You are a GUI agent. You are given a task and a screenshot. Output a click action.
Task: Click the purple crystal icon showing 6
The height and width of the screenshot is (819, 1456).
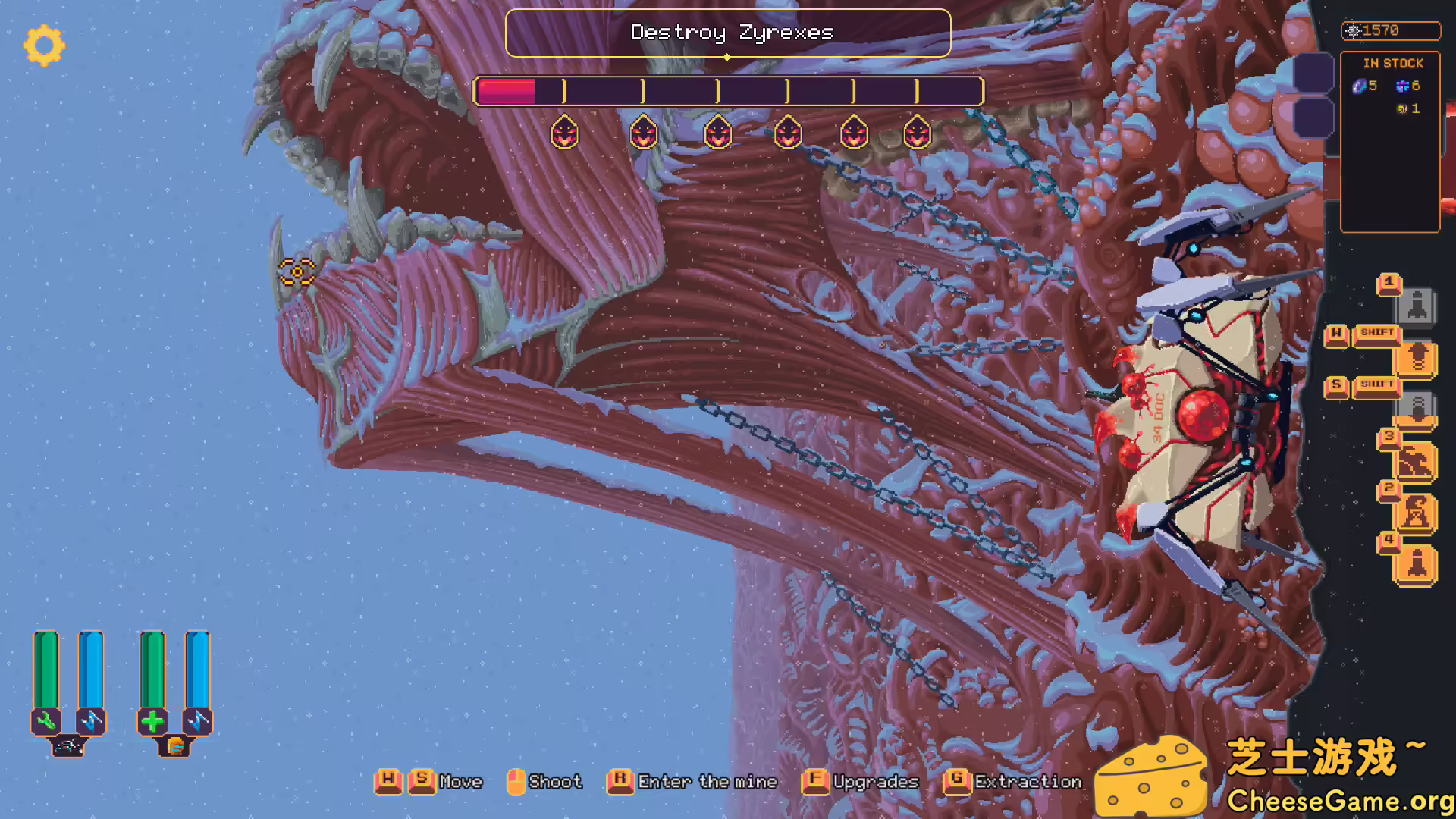pos(1403,86)
